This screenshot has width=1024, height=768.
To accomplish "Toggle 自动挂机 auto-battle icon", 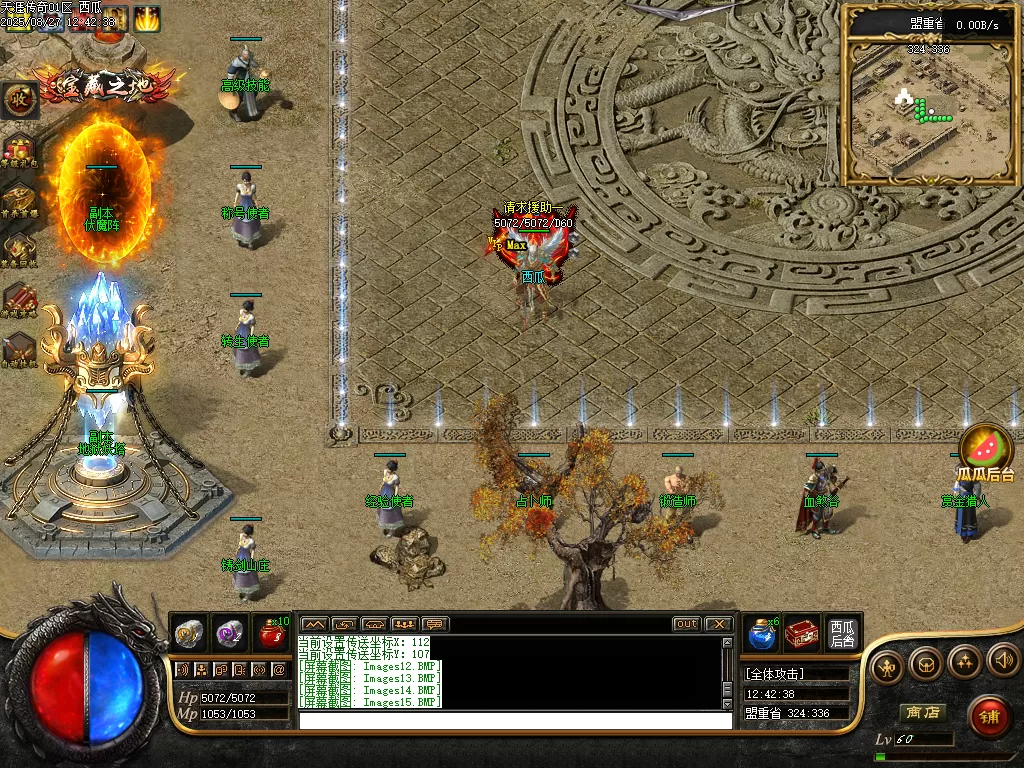I will point(19,350).
